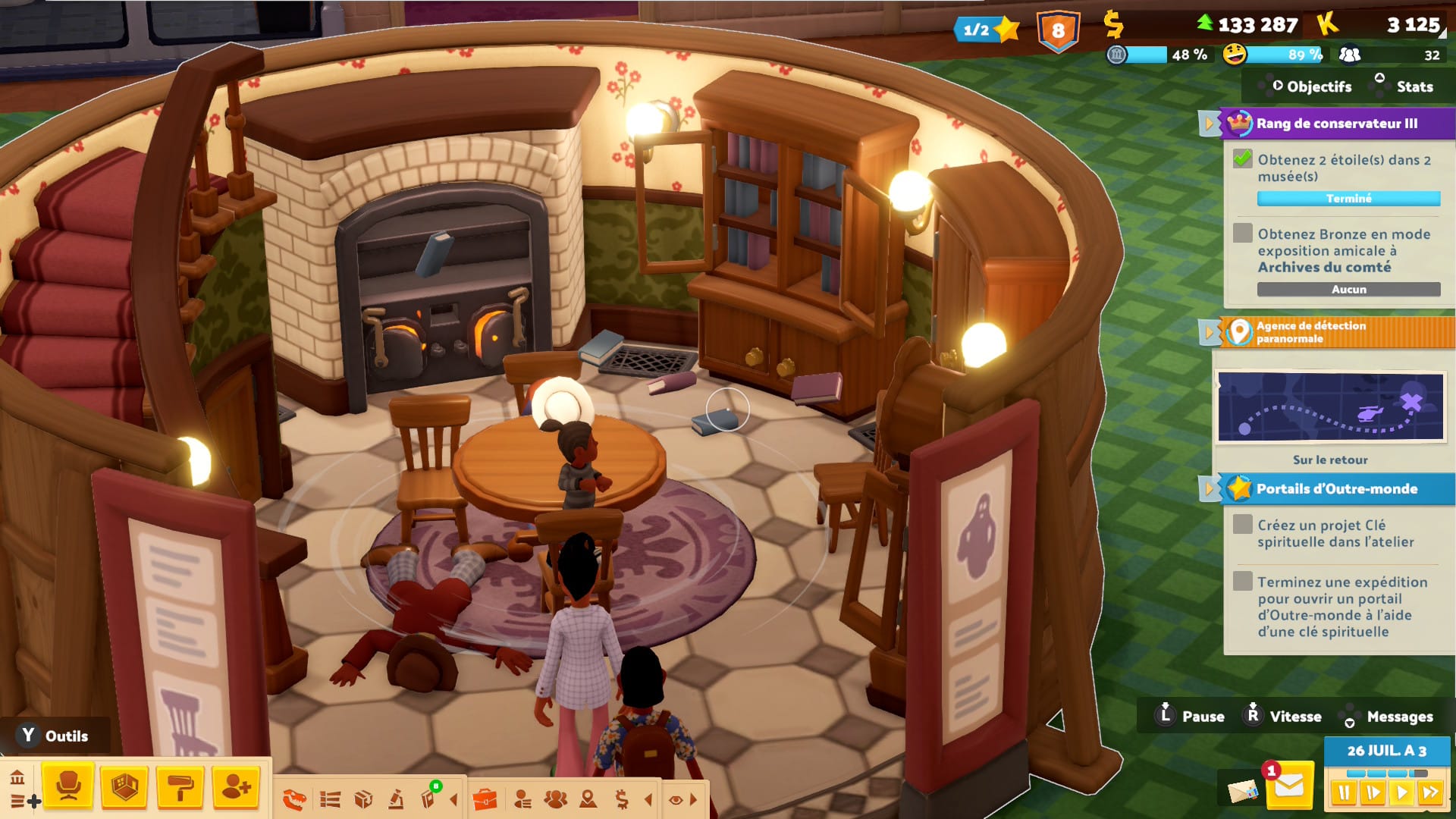This screenshot has width=1456, height=819.
Task: Show the list overview icon
Action: pos(330,799)
